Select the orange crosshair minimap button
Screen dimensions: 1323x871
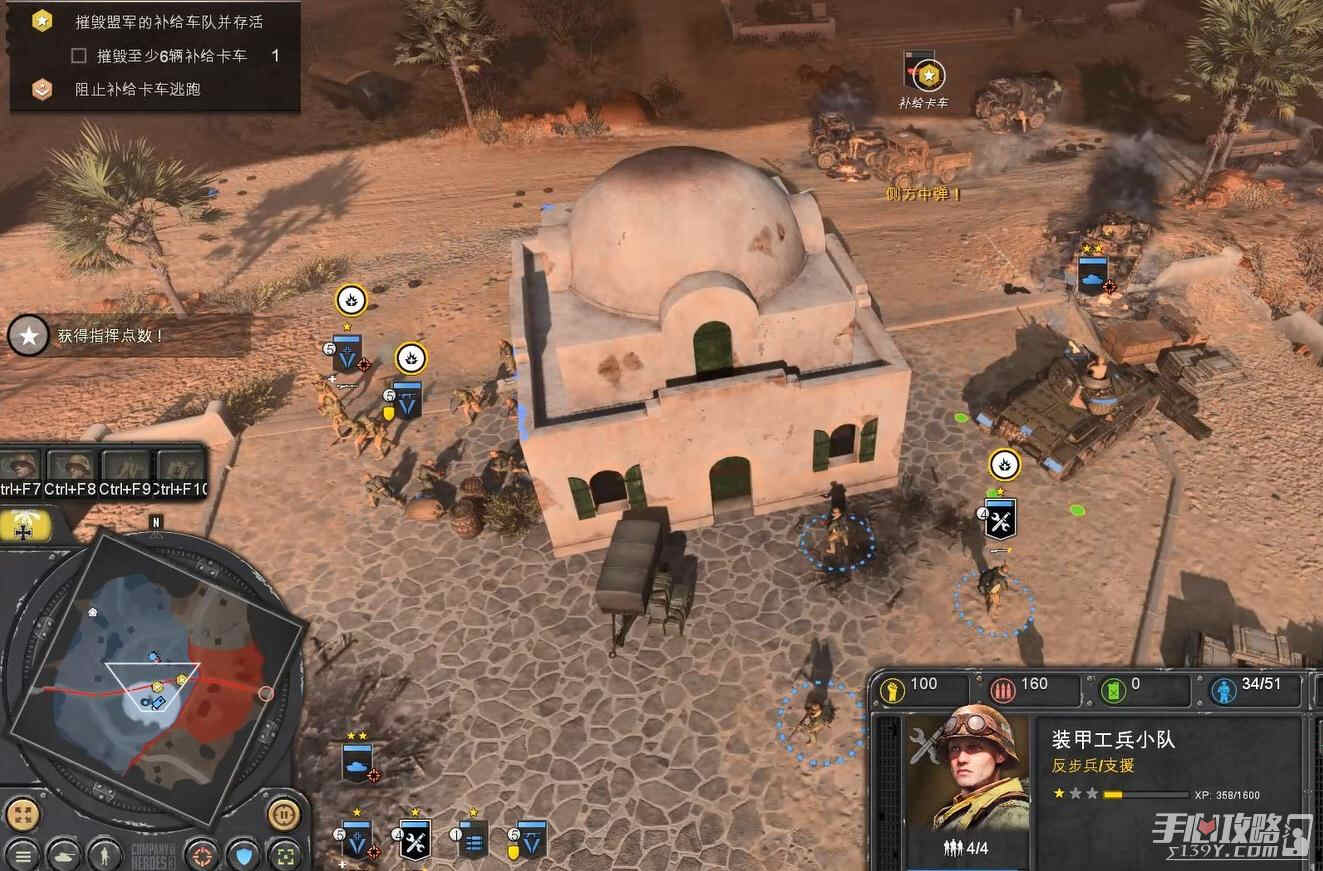point(203,855)
